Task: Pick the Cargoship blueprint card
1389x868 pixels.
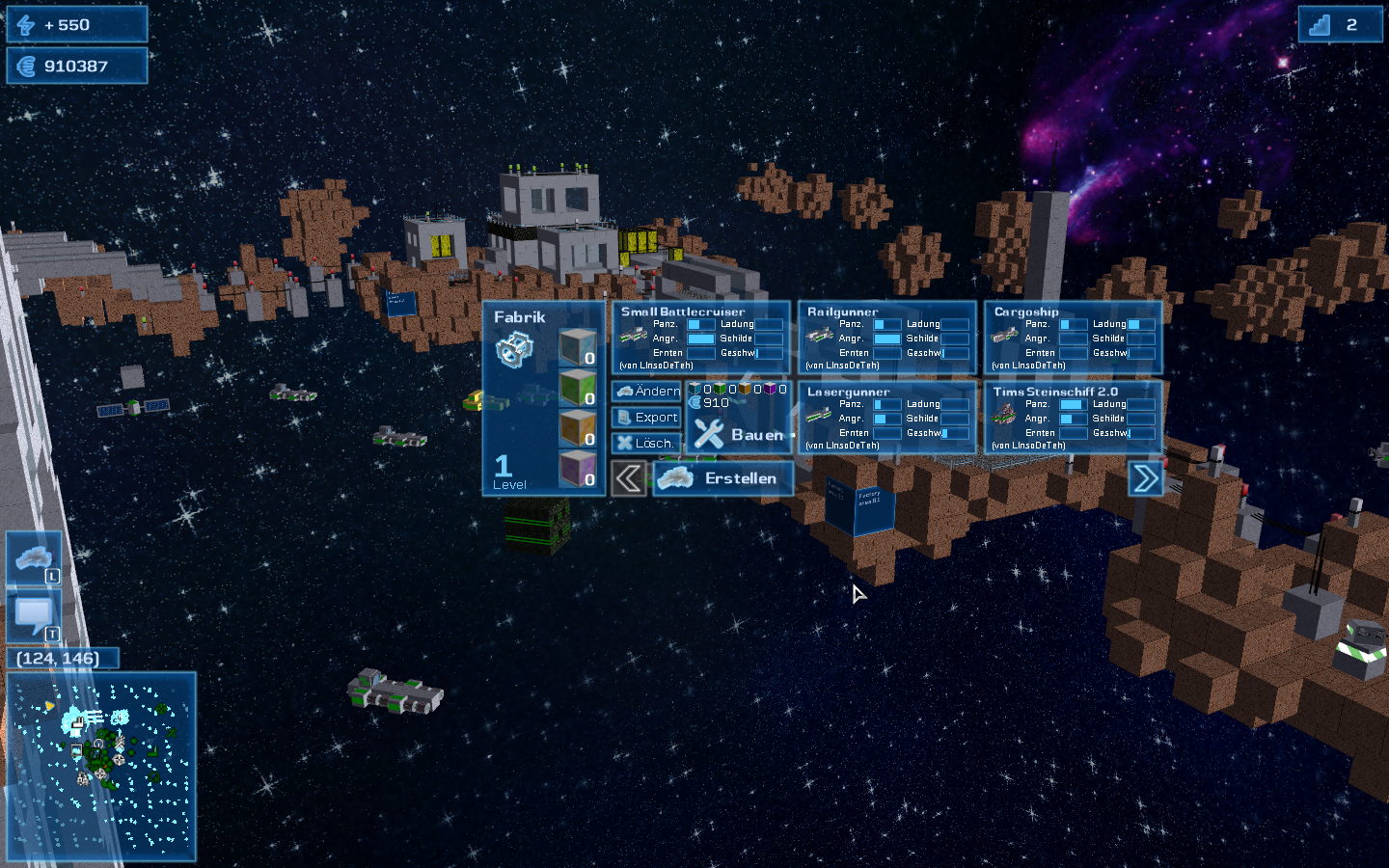Action: pyautogui.click(x=1074, y=338)
